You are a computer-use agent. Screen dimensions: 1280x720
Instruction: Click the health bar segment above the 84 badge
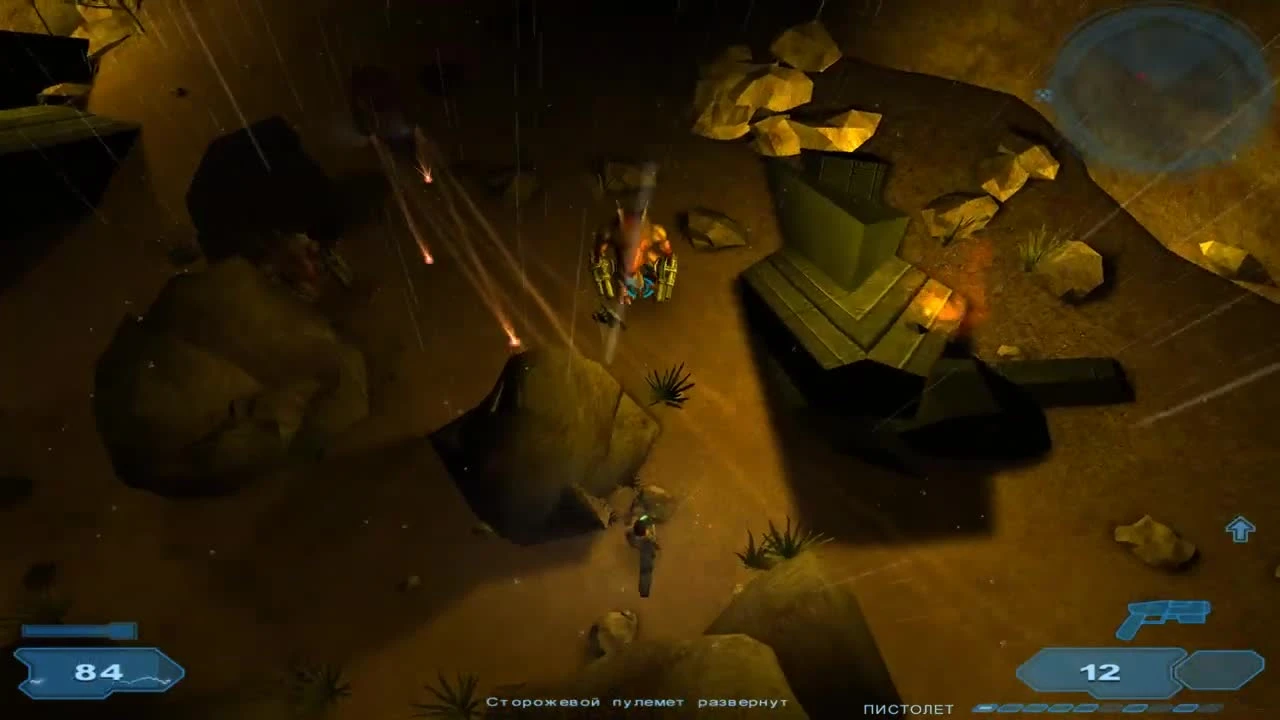click(x=75, y=630)
